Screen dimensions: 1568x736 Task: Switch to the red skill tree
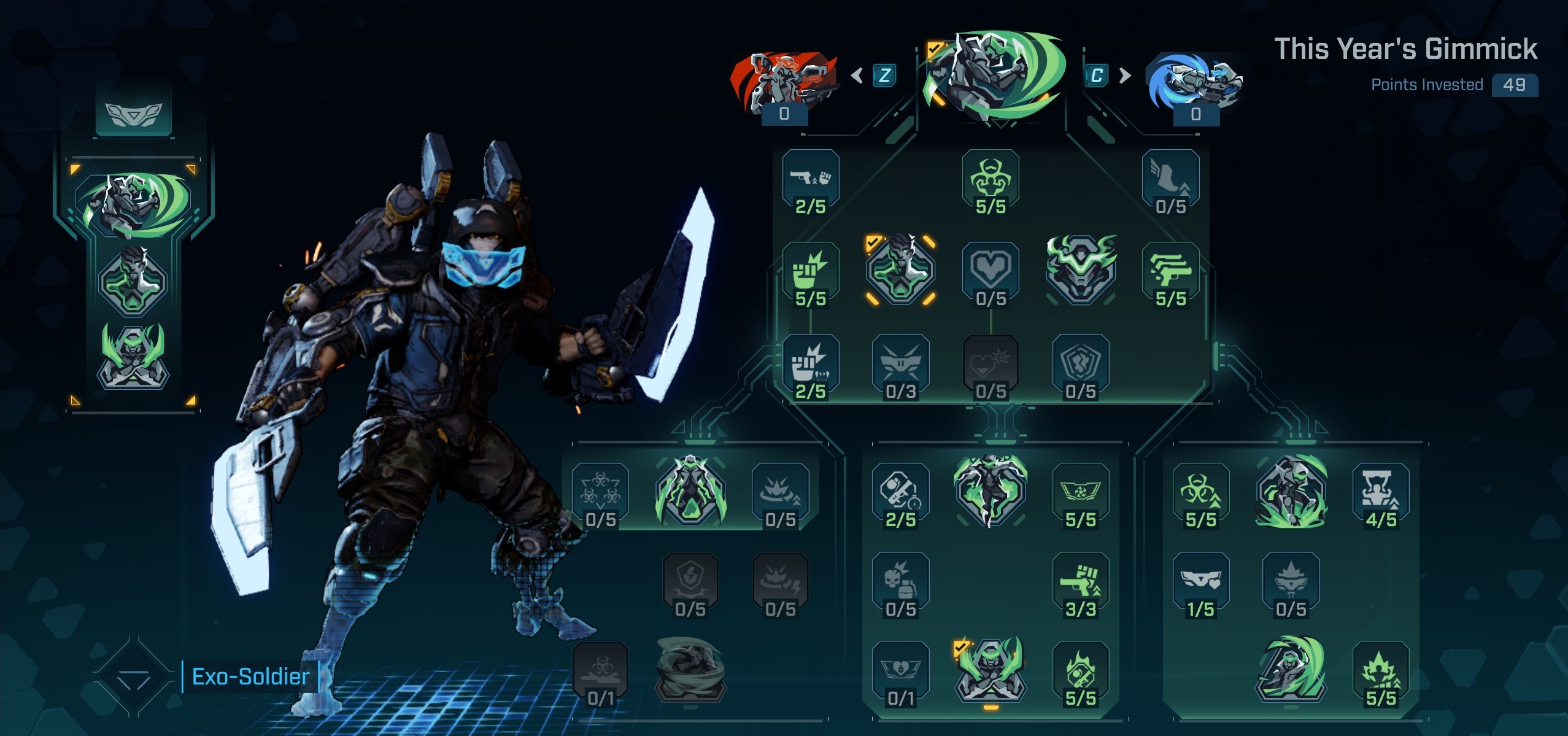point(784,83)
